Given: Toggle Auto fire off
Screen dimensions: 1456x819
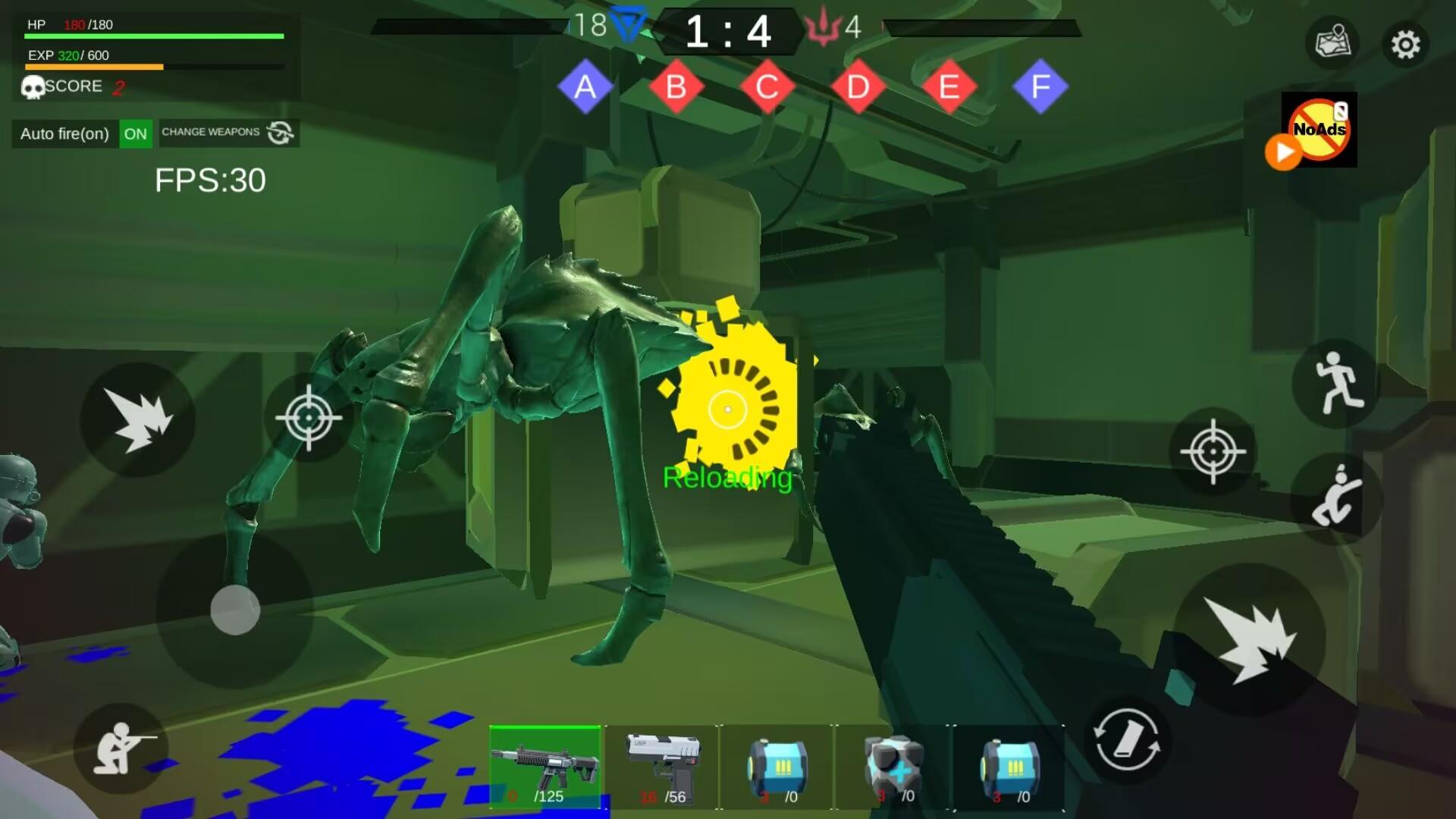Looking at the screenshot, I should (135, 133).
